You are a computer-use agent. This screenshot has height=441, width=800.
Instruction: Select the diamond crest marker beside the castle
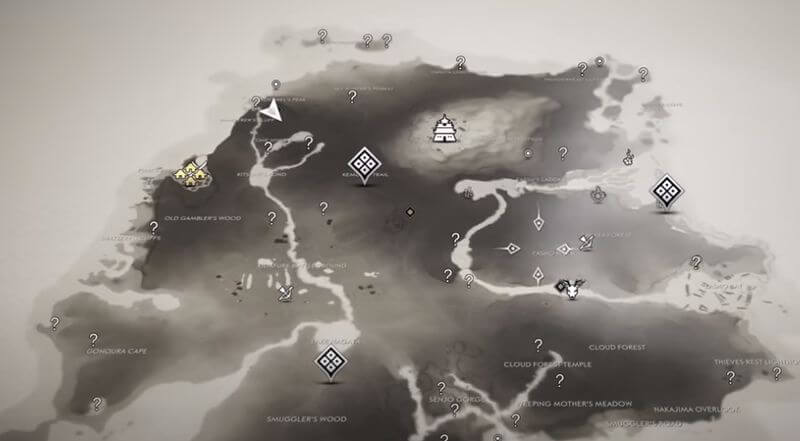coord(363,163)
